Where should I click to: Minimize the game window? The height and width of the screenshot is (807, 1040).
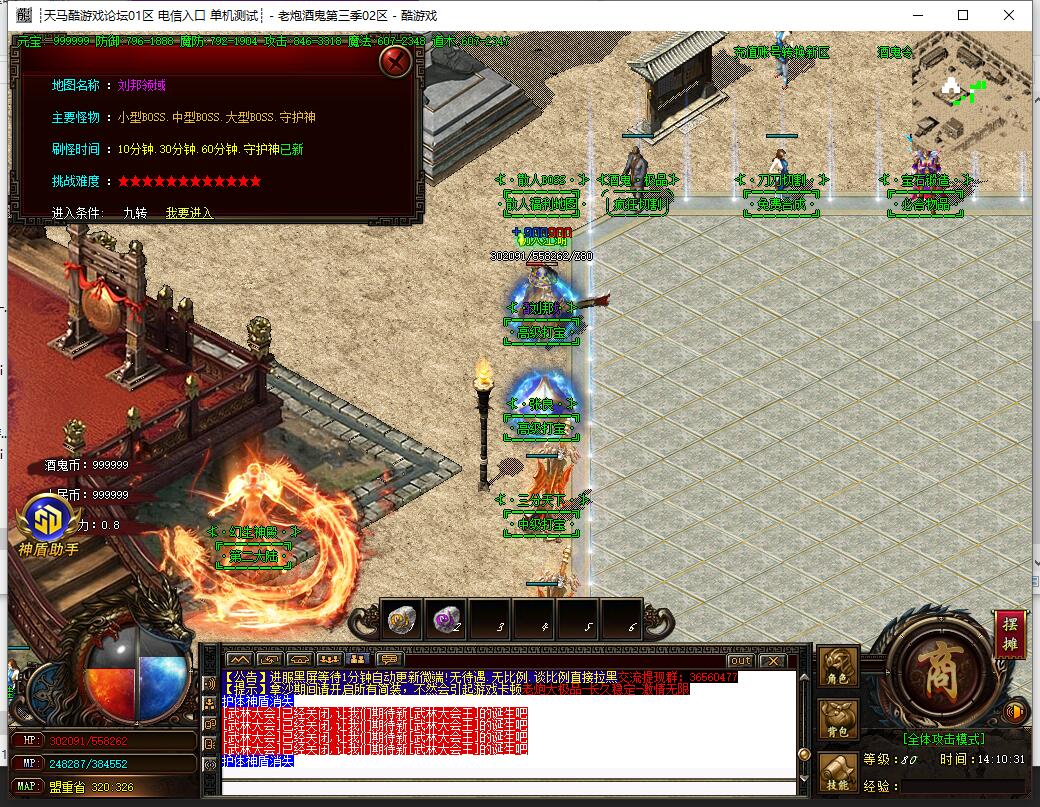[x=917, y=15]
